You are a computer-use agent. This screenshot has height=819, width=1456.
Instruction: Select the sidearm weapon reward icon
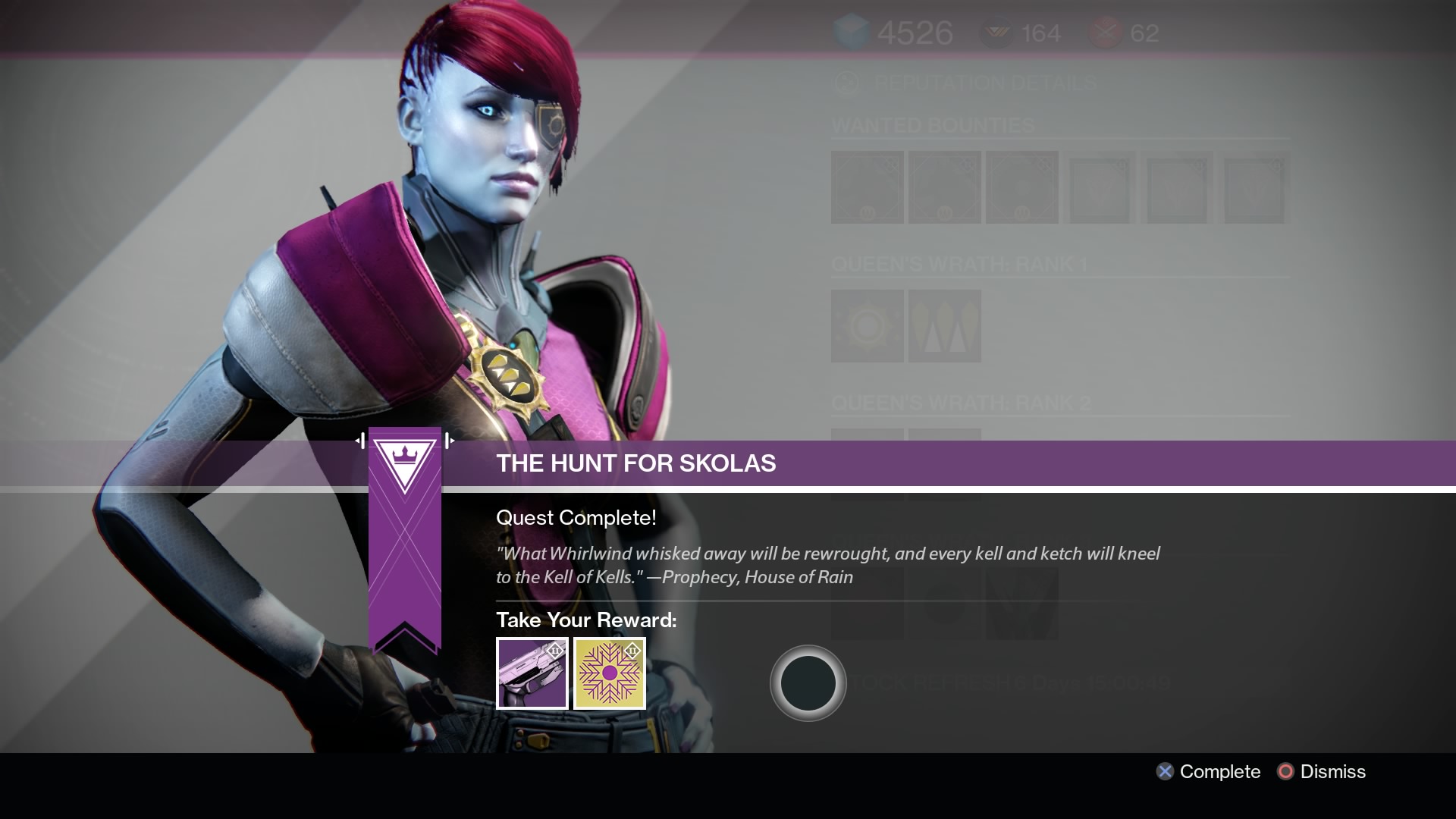532,673
